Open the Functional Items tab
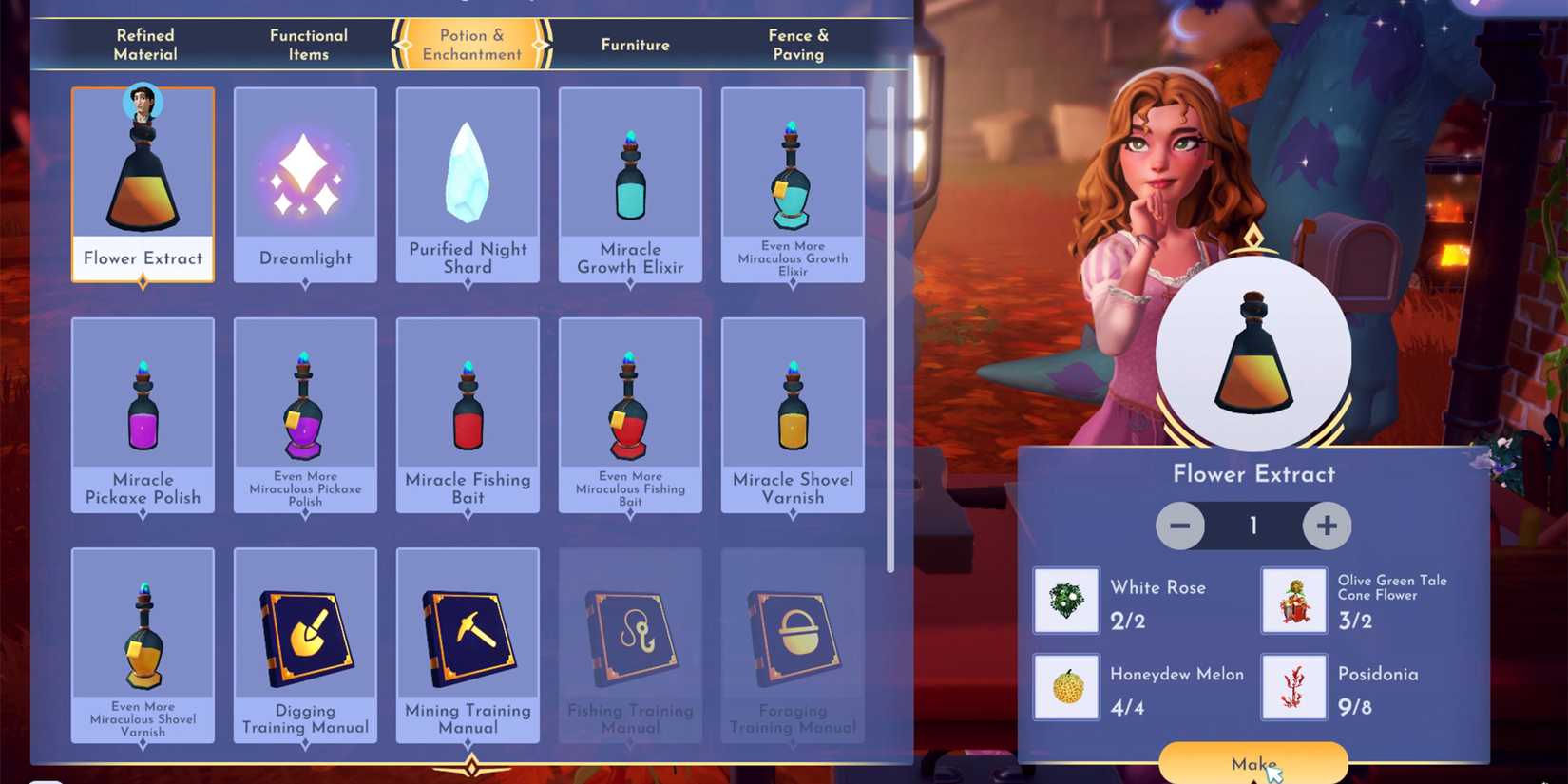 pyautogui.click(x=307, y=44)
